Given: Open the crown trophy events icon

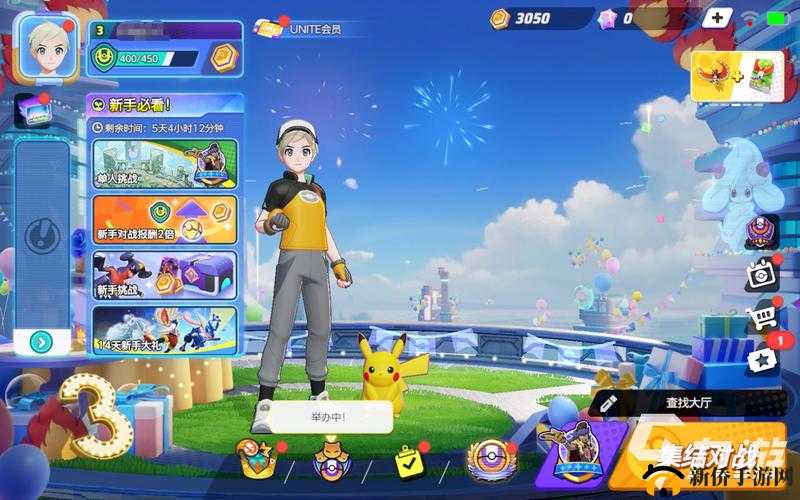Looking at the screenshot, I should coord(255,460).
